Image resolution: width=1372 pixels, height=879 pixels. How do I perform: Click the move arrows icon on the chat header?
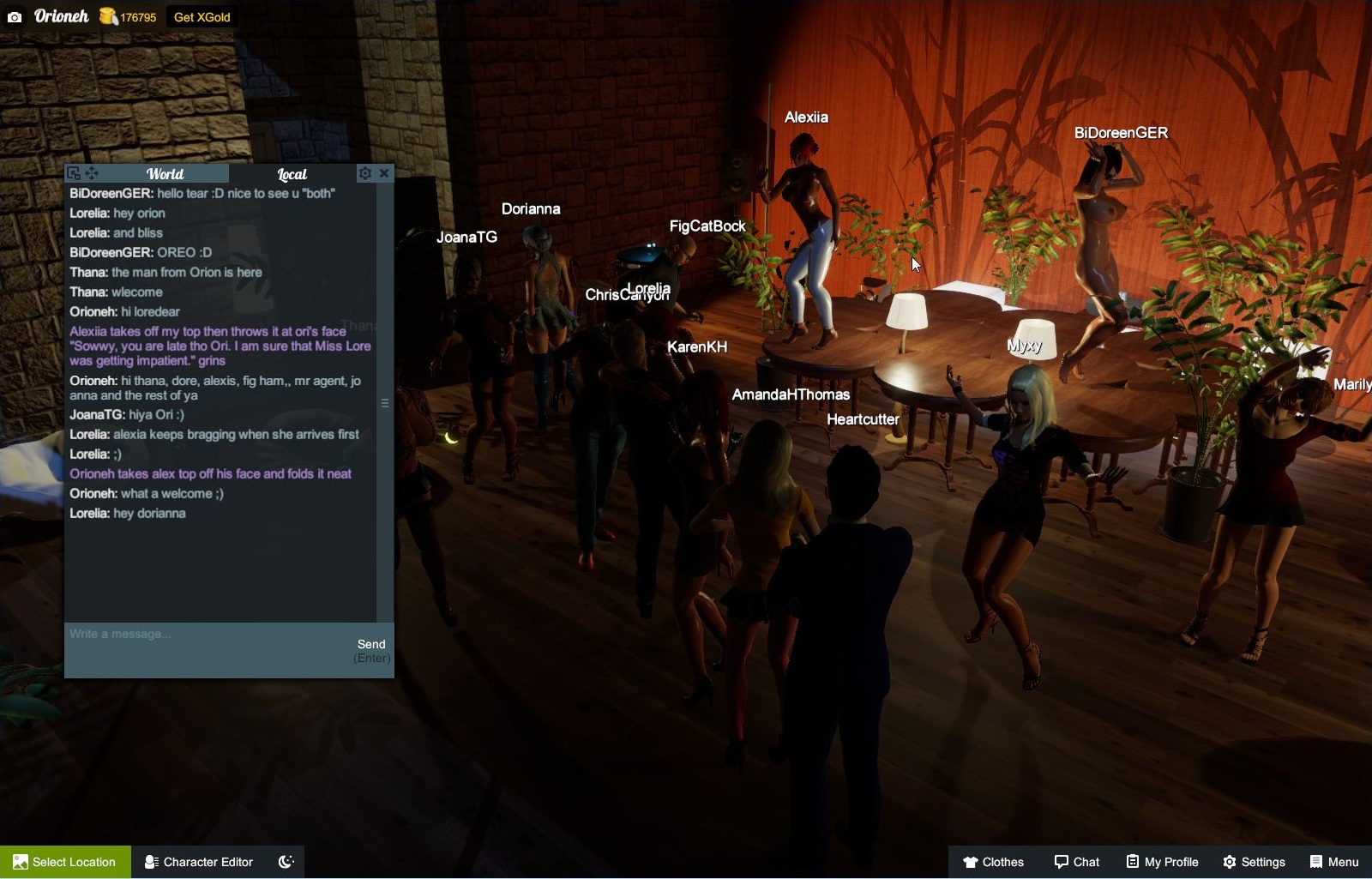pos(90,172)
